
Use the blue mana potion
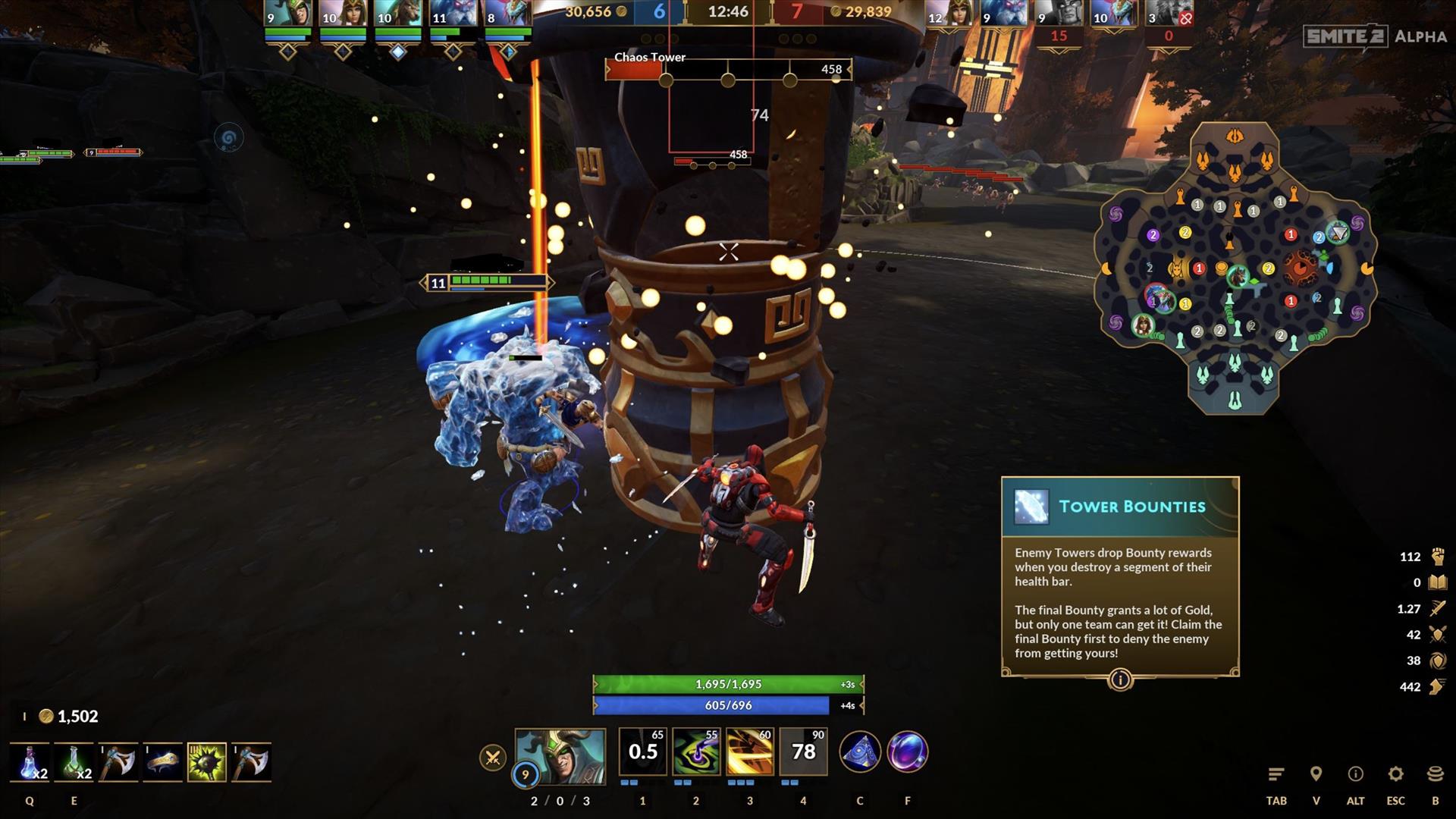pos(30,762)
